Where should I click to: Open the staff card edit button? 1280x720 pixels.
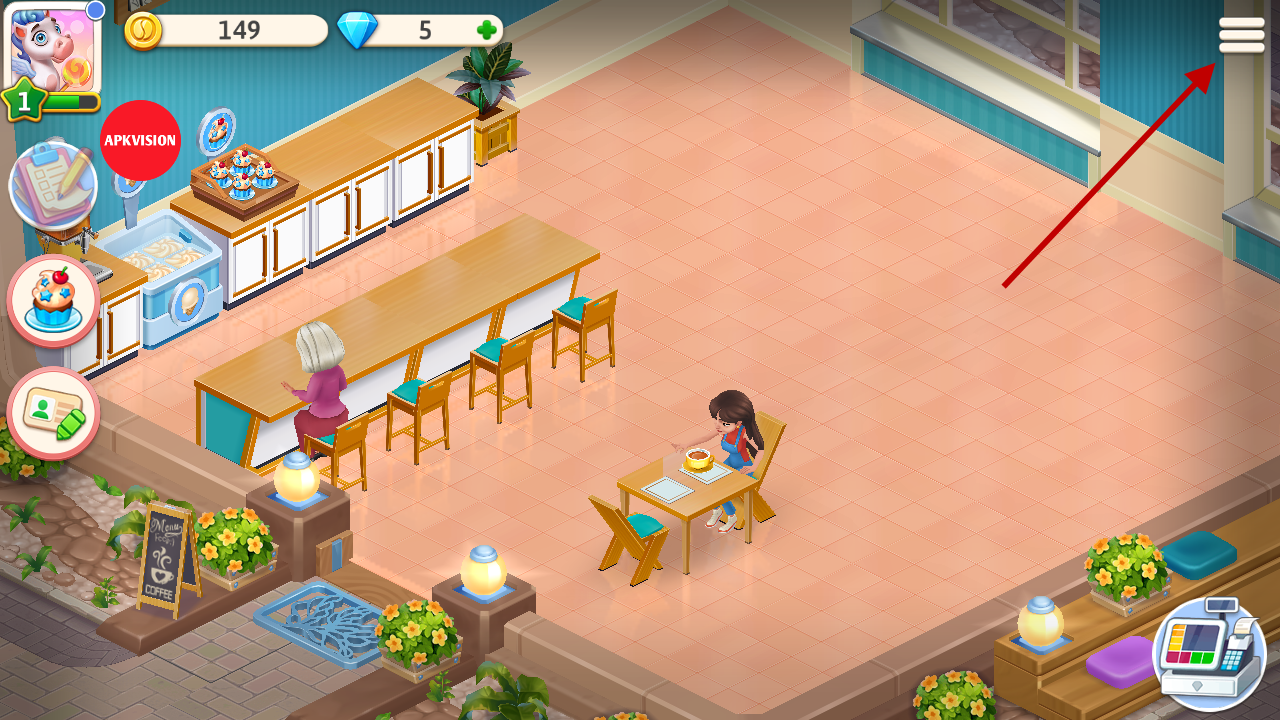point(53,413)
